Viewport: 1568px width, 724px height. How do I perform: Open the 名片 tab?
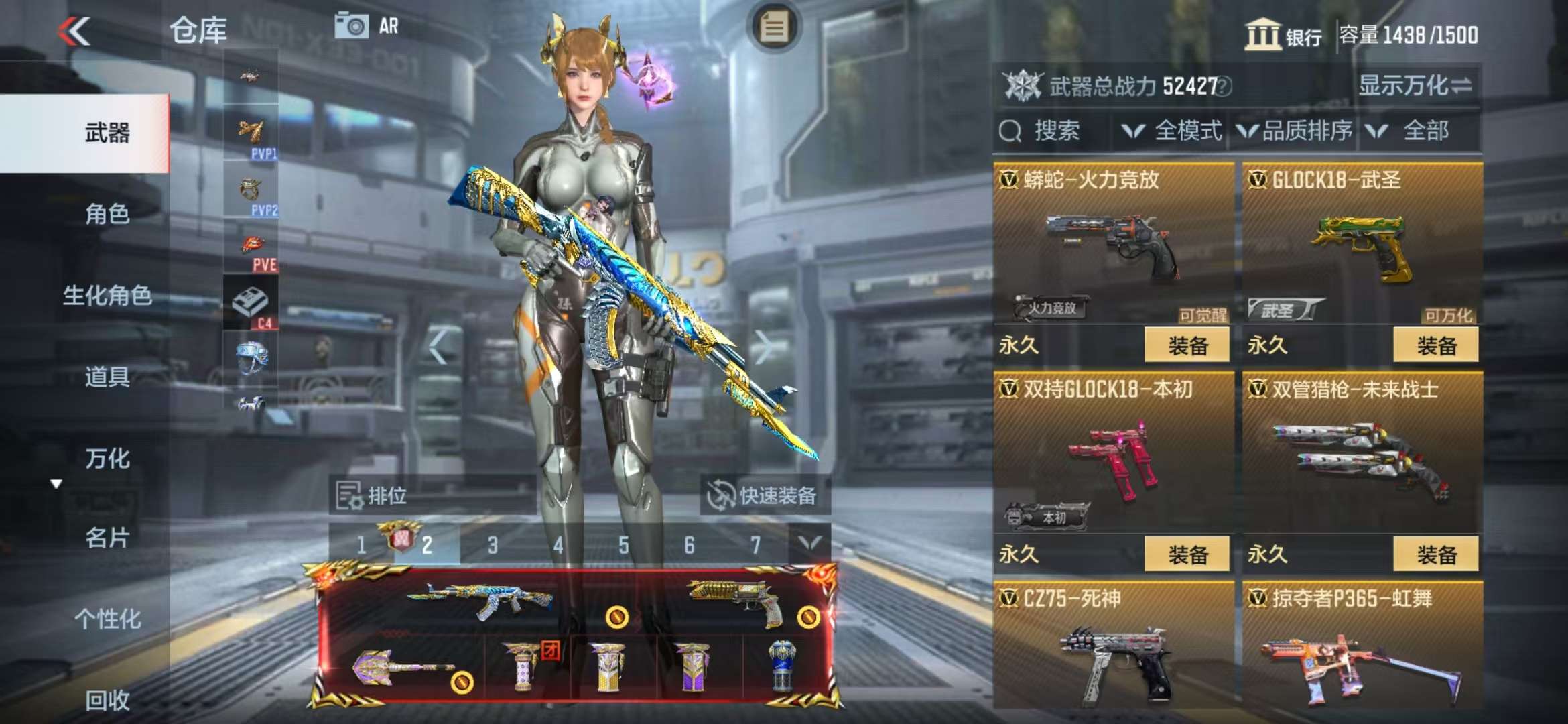pyautogui.click(x=107, y=538)
